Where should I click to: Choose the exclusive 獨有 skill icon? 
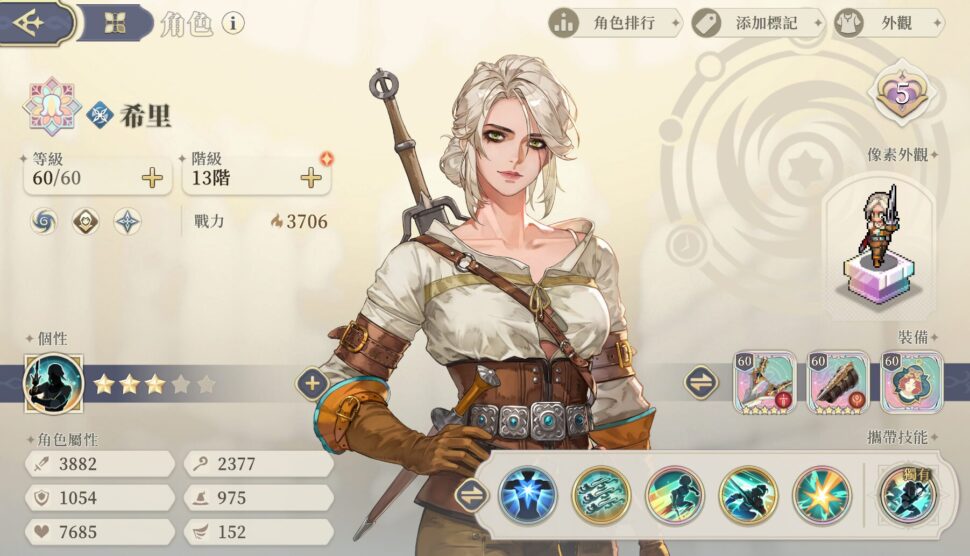click(x=908, y=493)
